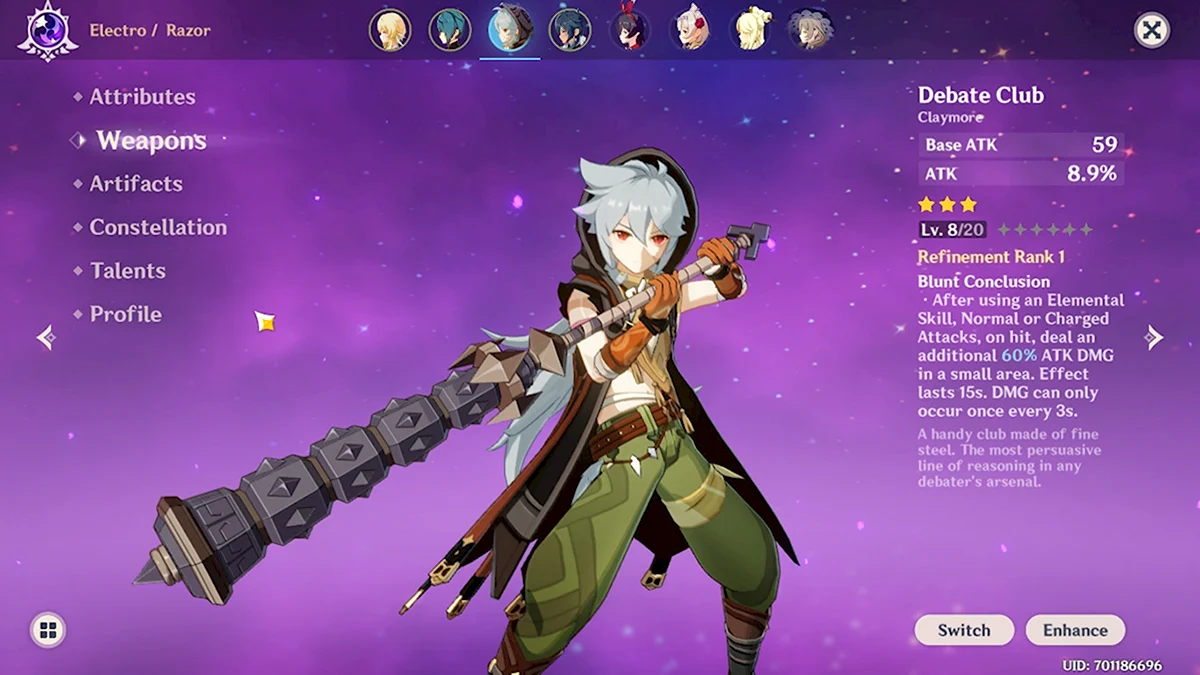
Task: Open Razor's Constellation page
Action: [158, 227]
